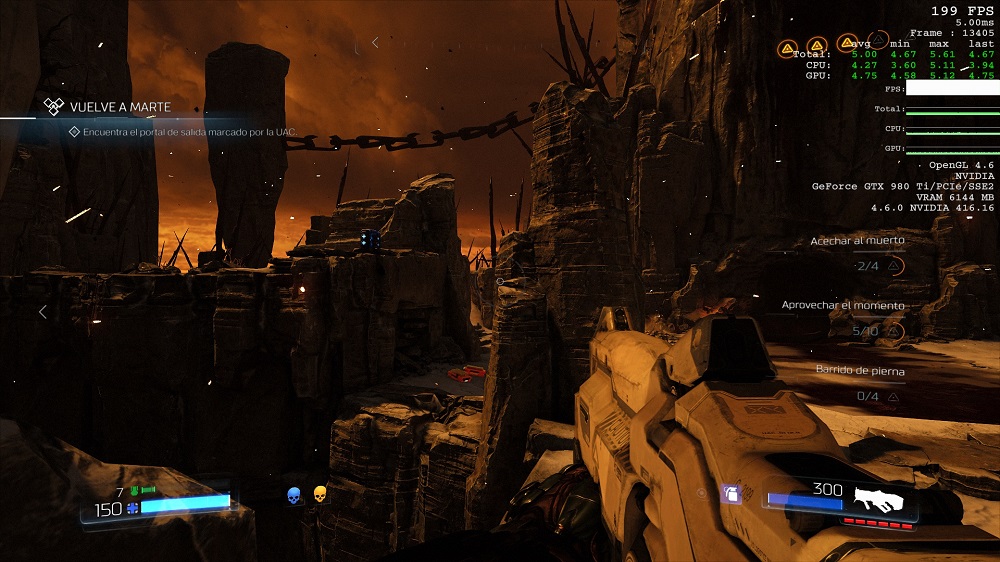Activate the purple weapon mod icon
The height and width of the screenshot is (562, 1000).
(731, 493)
